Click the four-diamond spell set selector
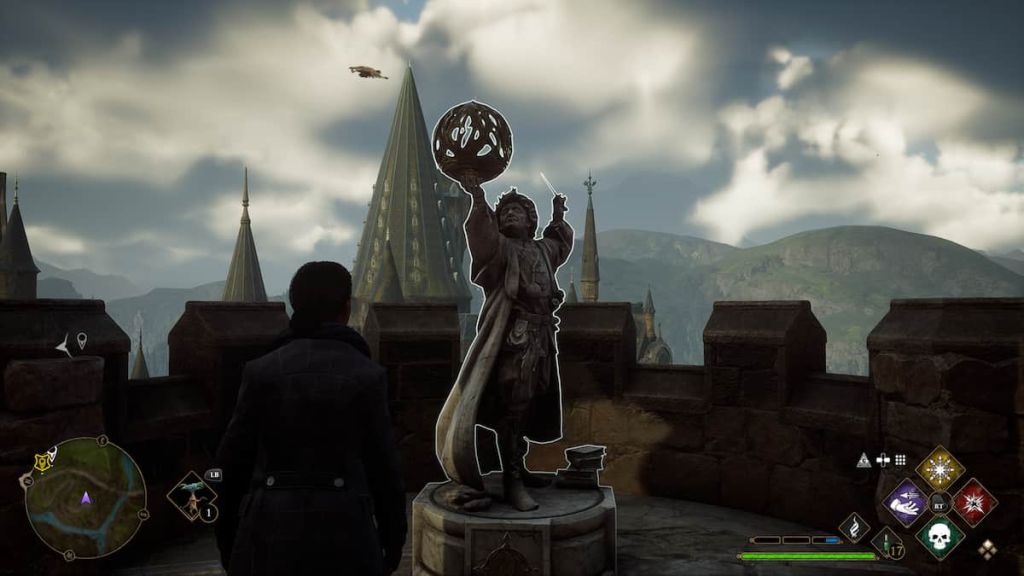1024x576 pixels. pos(987,548)
